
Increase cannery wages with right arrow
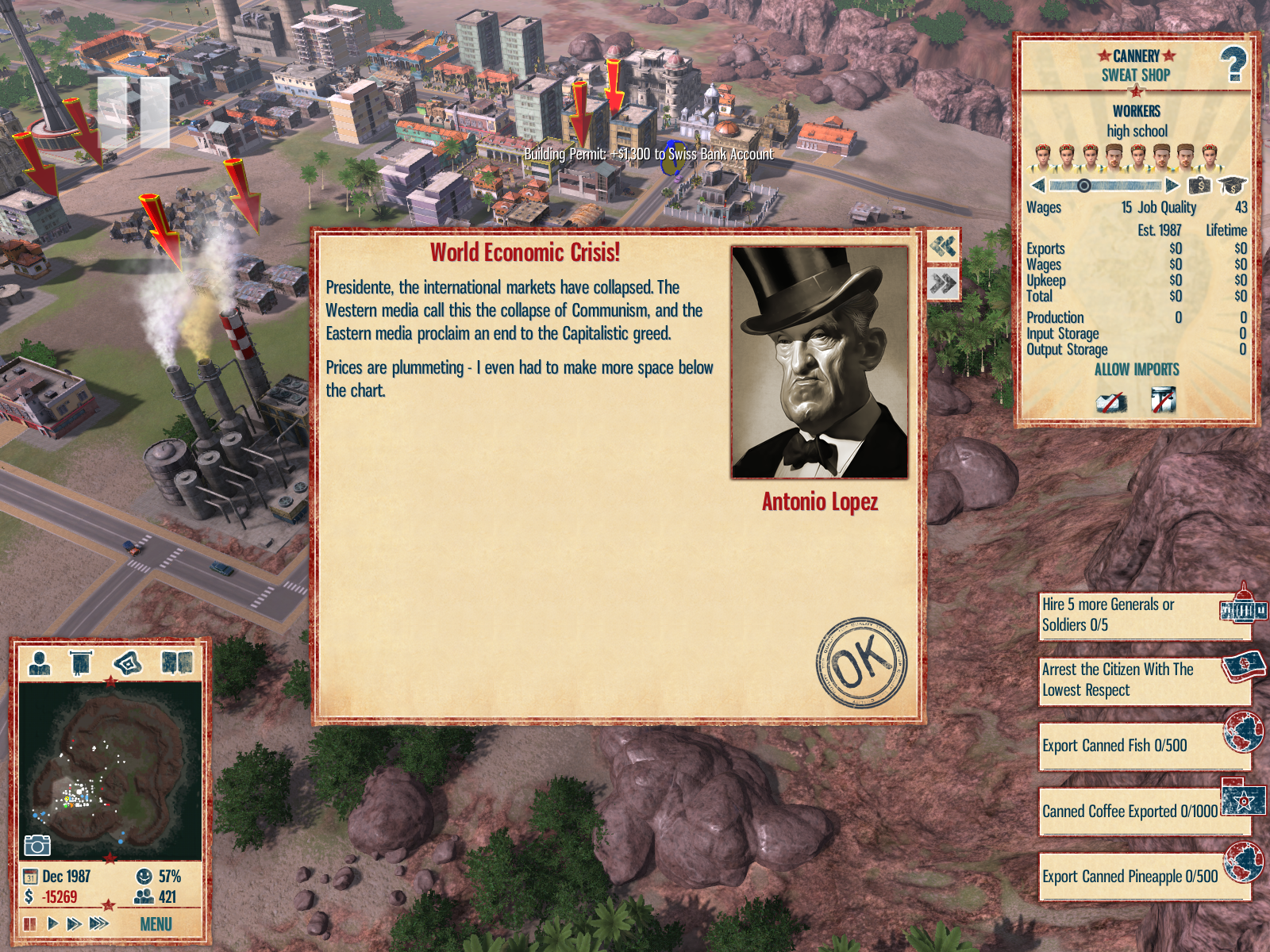coord(1172,186)
